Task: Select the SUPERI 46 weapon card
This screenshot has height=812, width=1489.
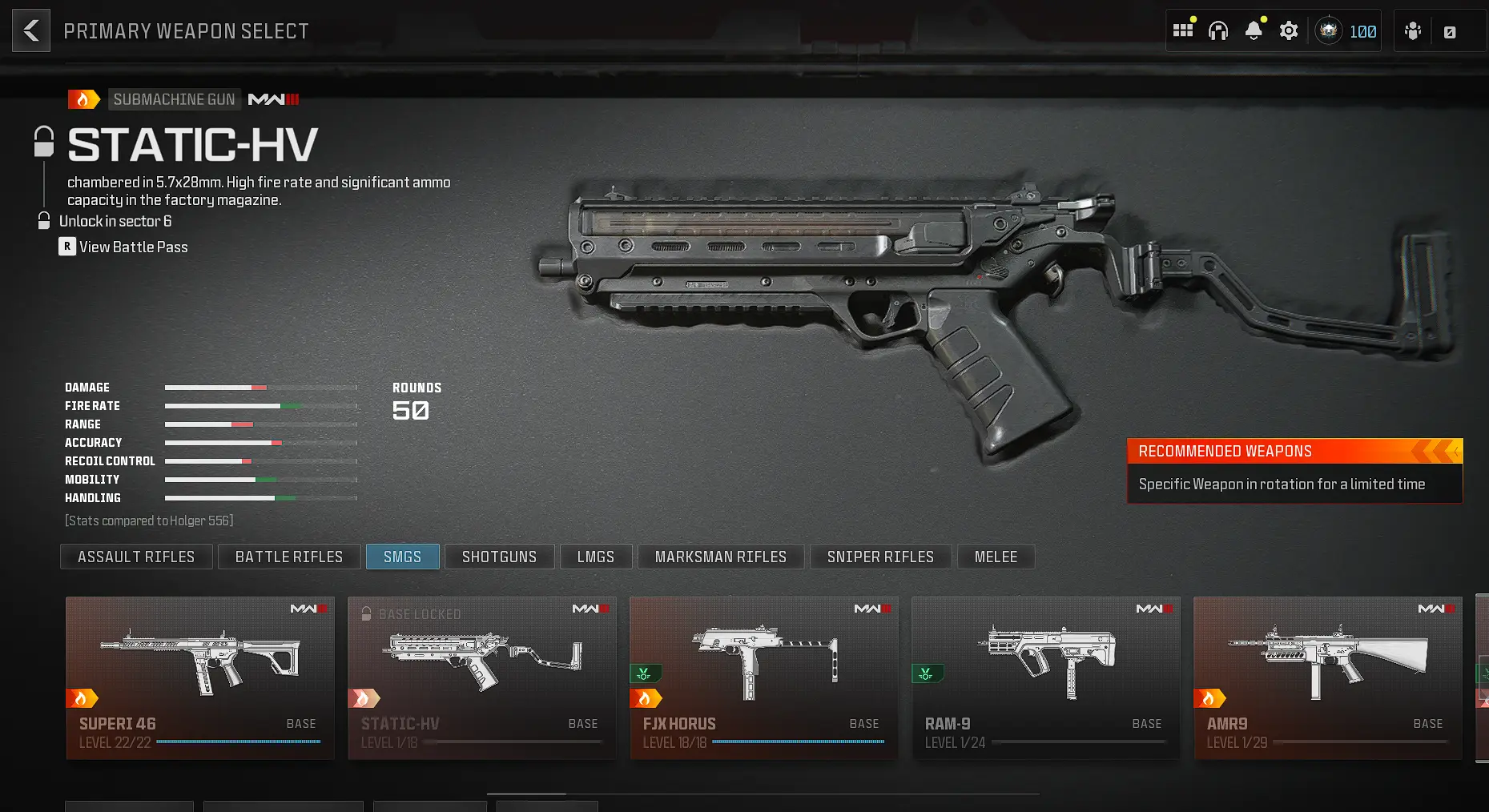Action: click(199, 677)
